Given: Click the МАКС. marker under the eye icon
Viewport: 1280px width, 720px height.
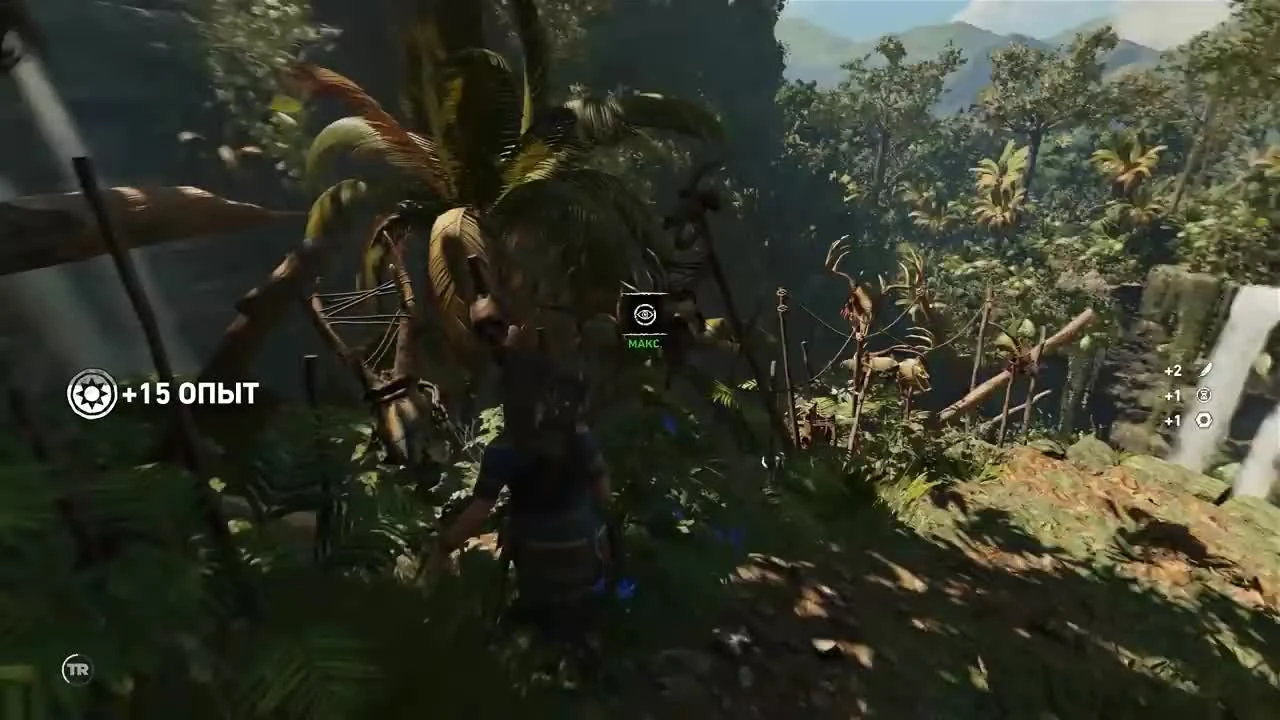Looking at the screenshot, I should click(x=643, y=343).
